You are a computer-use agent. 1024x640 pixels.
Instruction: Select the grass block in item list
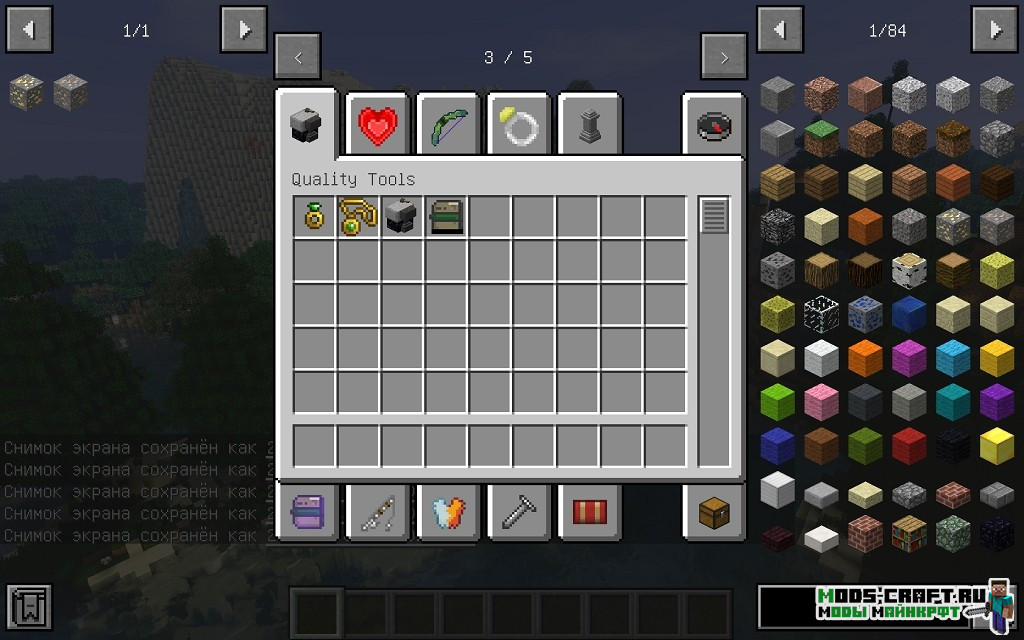pyautogui.click(x=821, y=137)
